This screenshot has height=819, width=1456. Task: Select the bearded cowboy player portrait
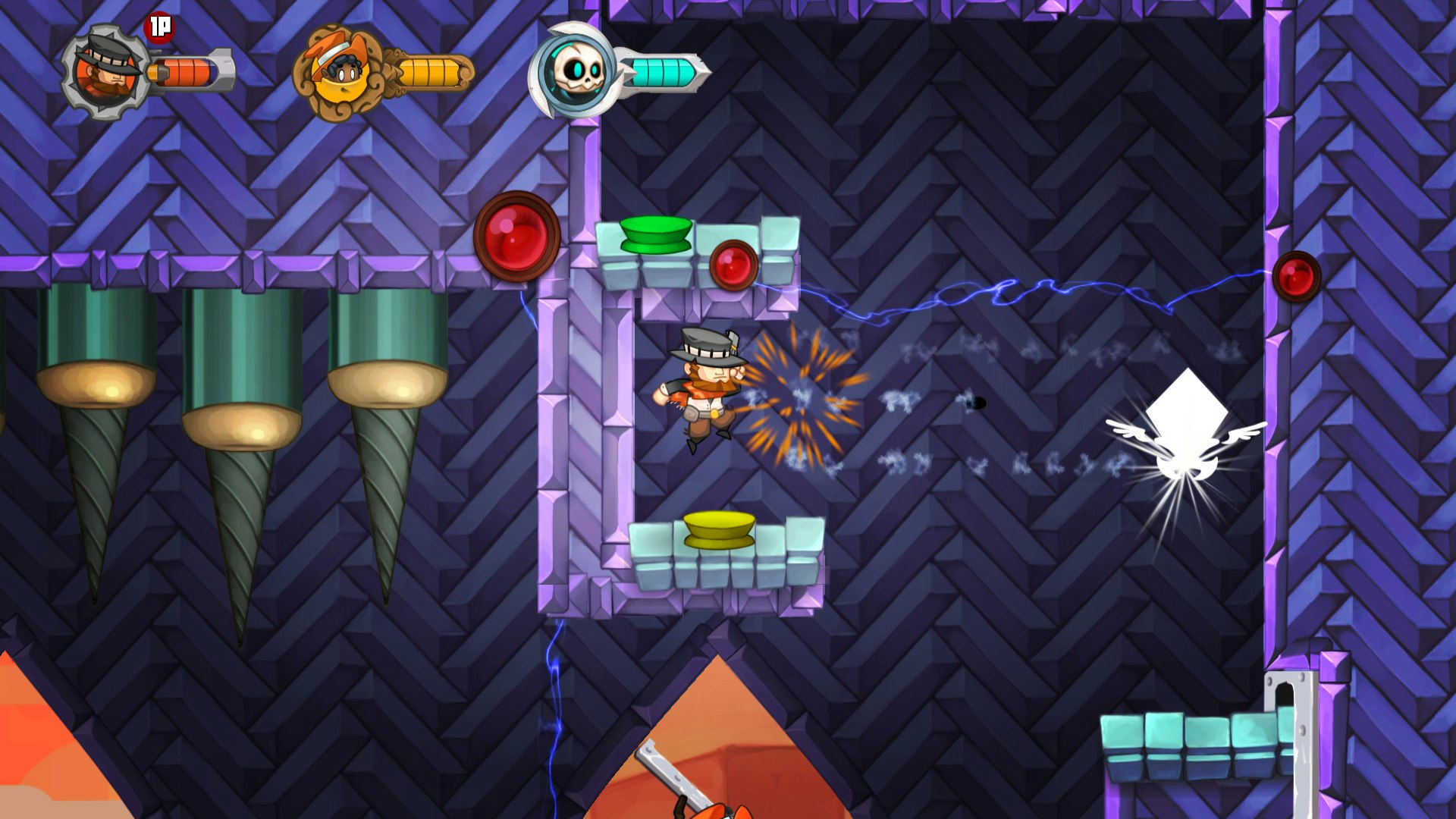[105, 72]
